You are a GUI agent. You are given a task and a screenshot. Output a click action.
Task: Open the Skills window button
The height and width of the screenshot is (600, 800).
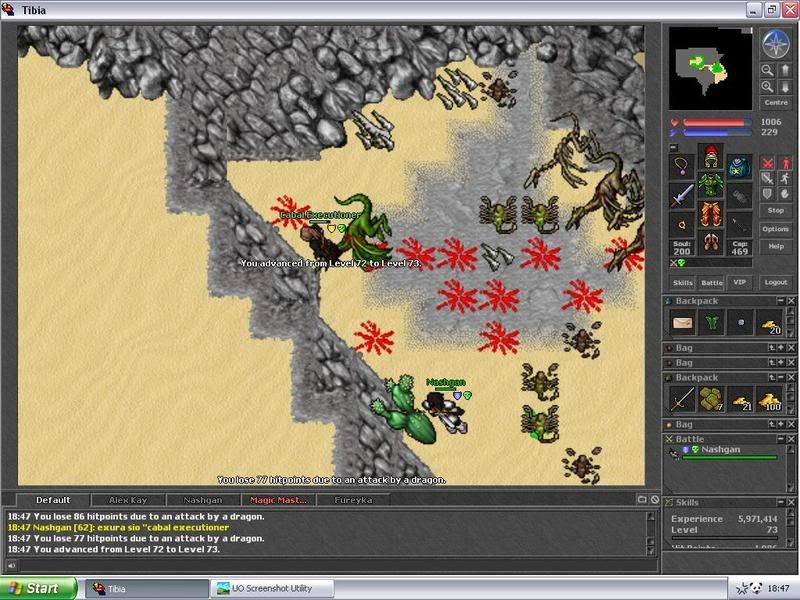coord(682,283)
